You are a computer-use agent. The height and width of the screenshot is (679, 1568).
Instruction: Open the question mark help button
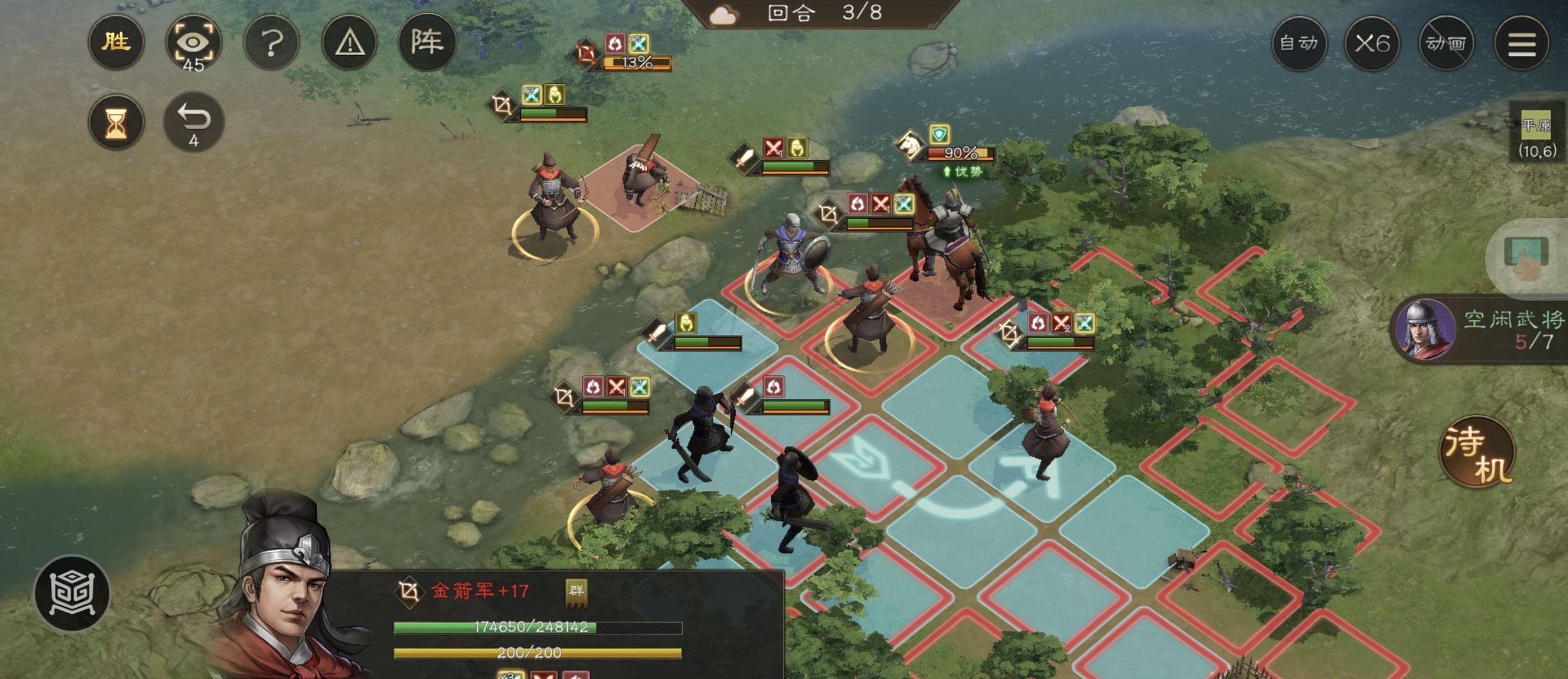click(x=271, y=44)
